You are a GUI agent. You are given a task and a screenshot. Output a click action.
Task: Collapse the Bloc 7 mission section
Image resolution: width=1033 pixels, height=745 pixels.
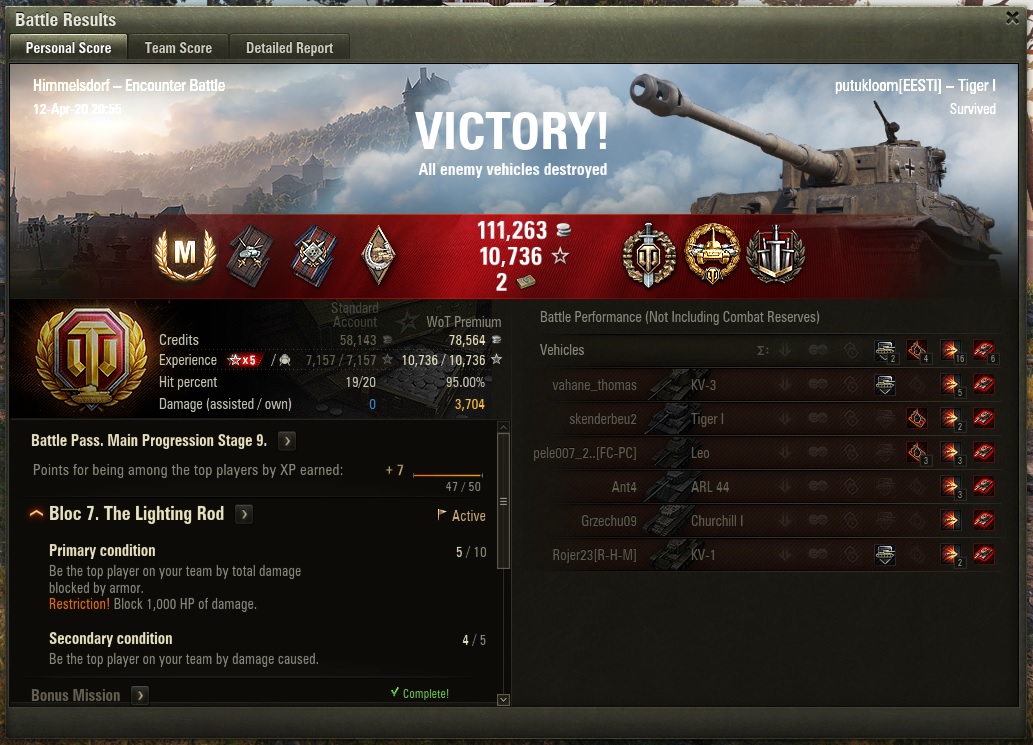click(x=36, y=514)
